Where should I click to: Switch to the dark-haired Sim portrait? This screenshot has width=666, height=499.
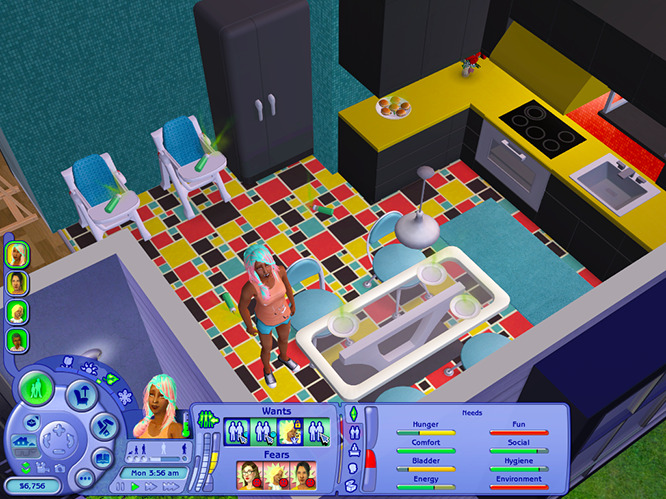[x=17, y=283]
